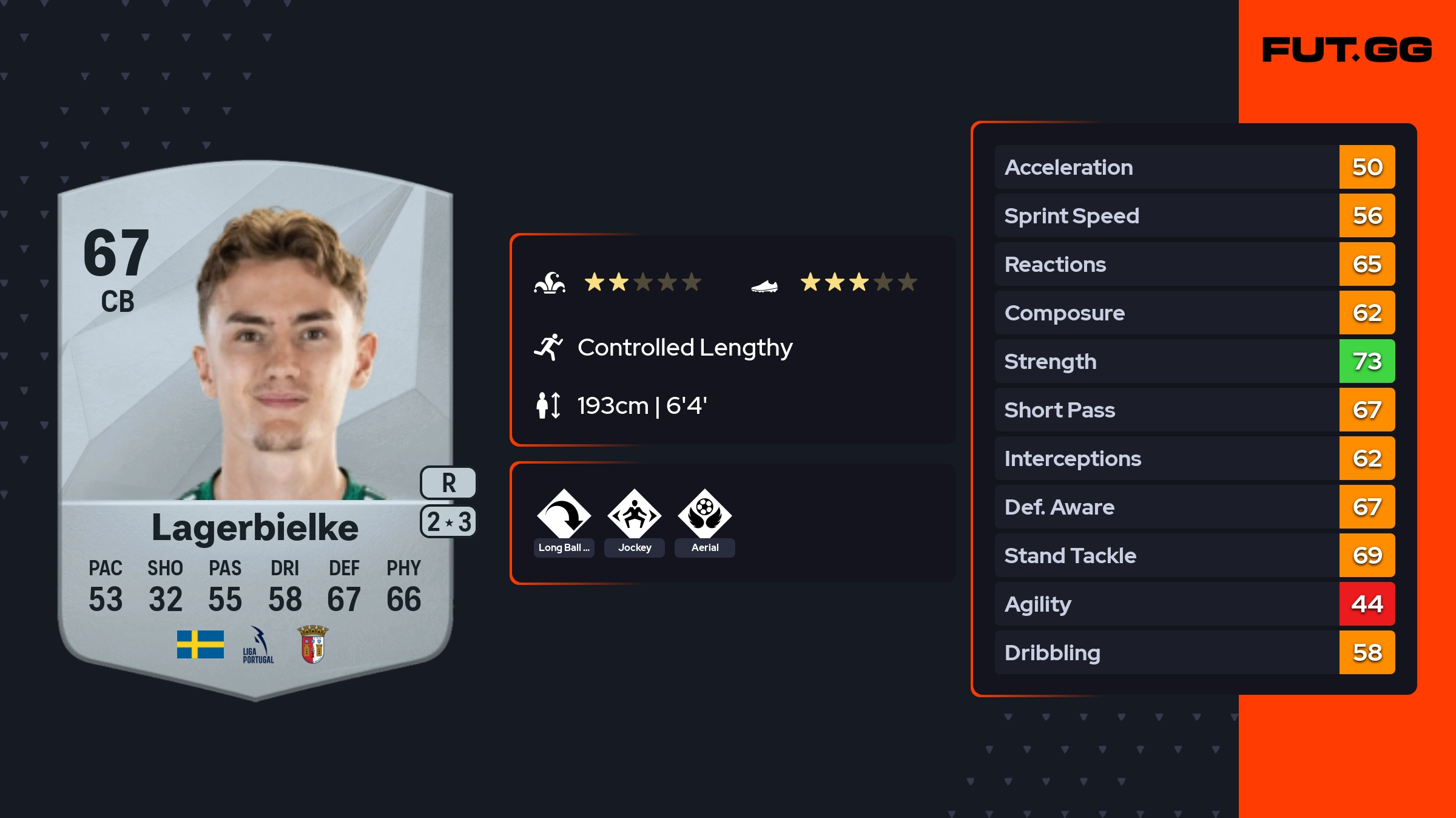
Task: Open the club crest on the card
Action: (x=313, y=644)
